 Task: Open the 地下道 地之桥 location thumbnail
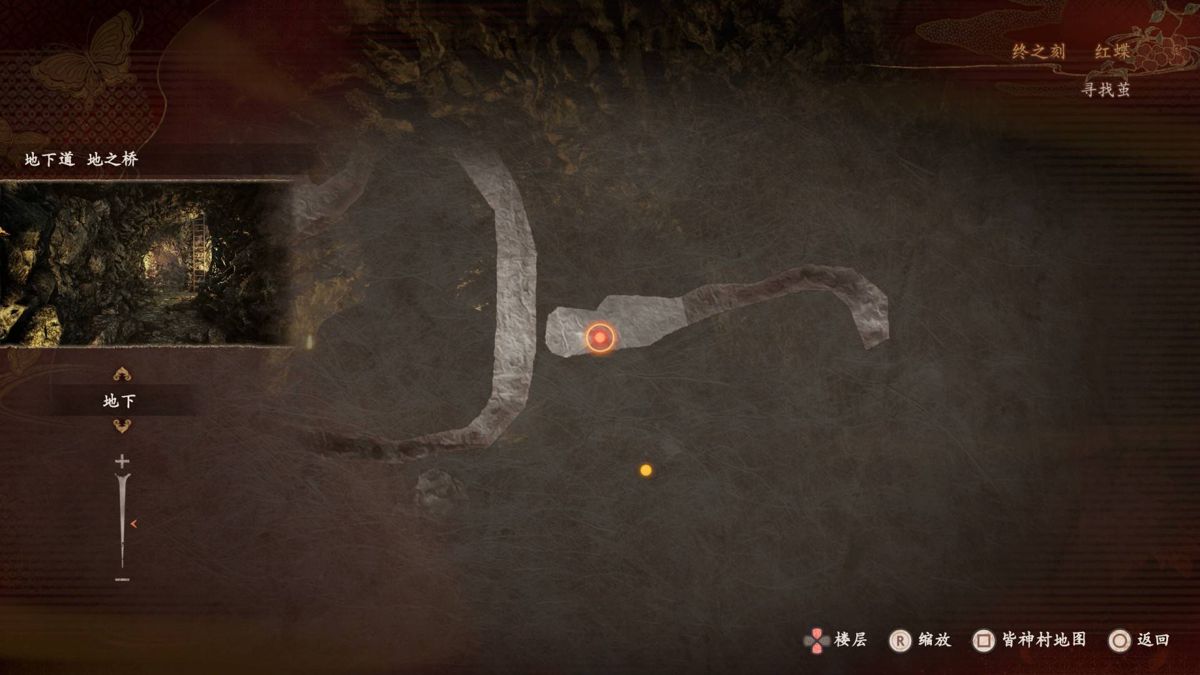(146, 263)
